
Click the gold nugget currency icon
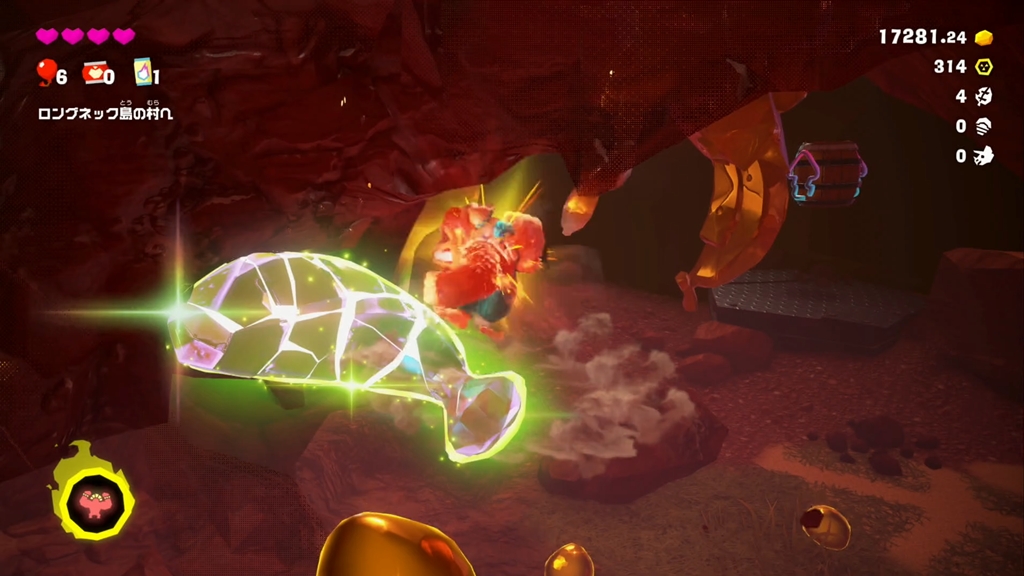(x=984, y=37)
